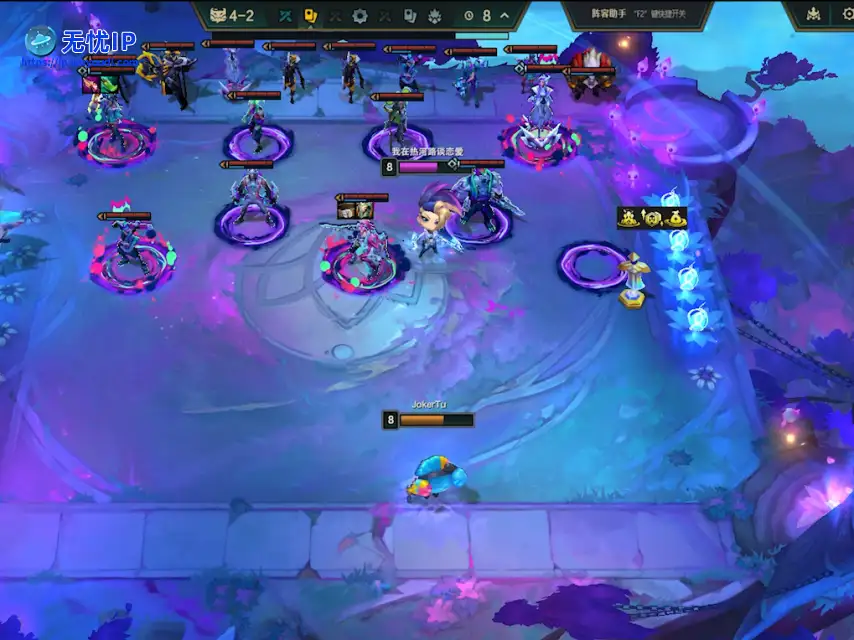Select the highlighted yellow current-round icon
Image resolution: width=854 pixels, height=640 pixels.
[310, 16]
